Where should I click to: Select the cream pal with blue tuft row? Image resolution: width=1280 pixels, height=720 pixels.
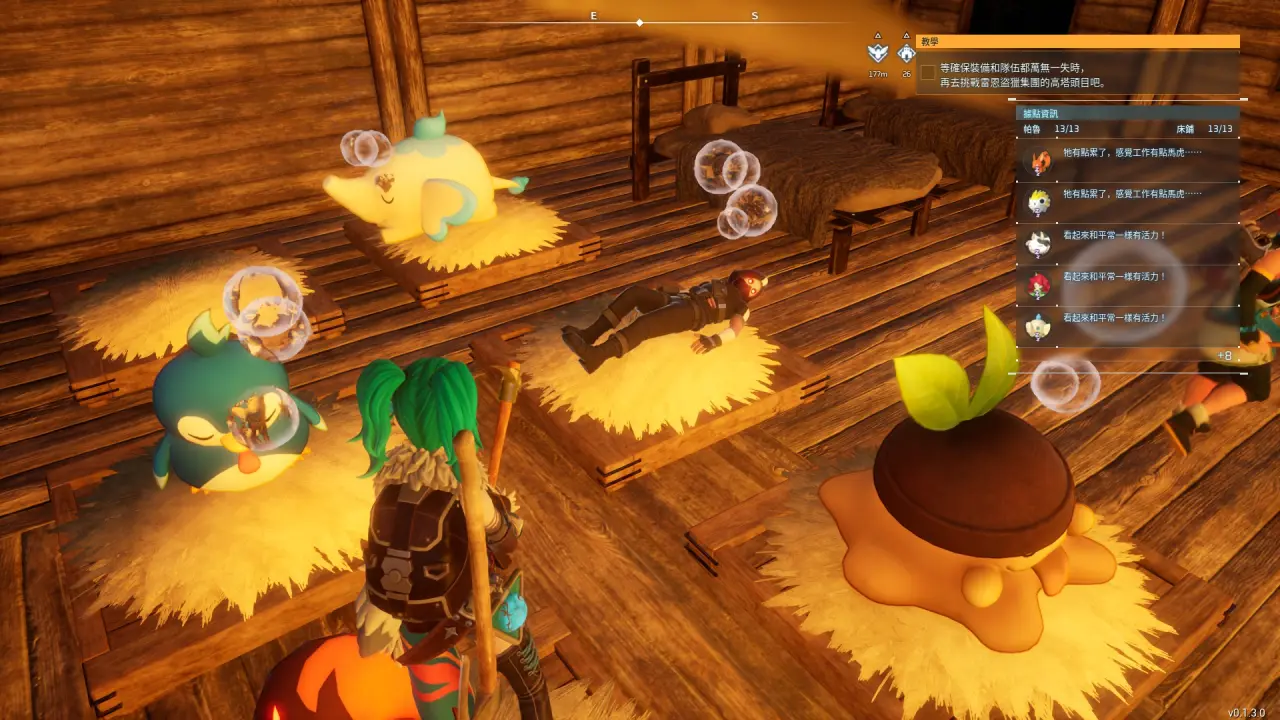1127,326
